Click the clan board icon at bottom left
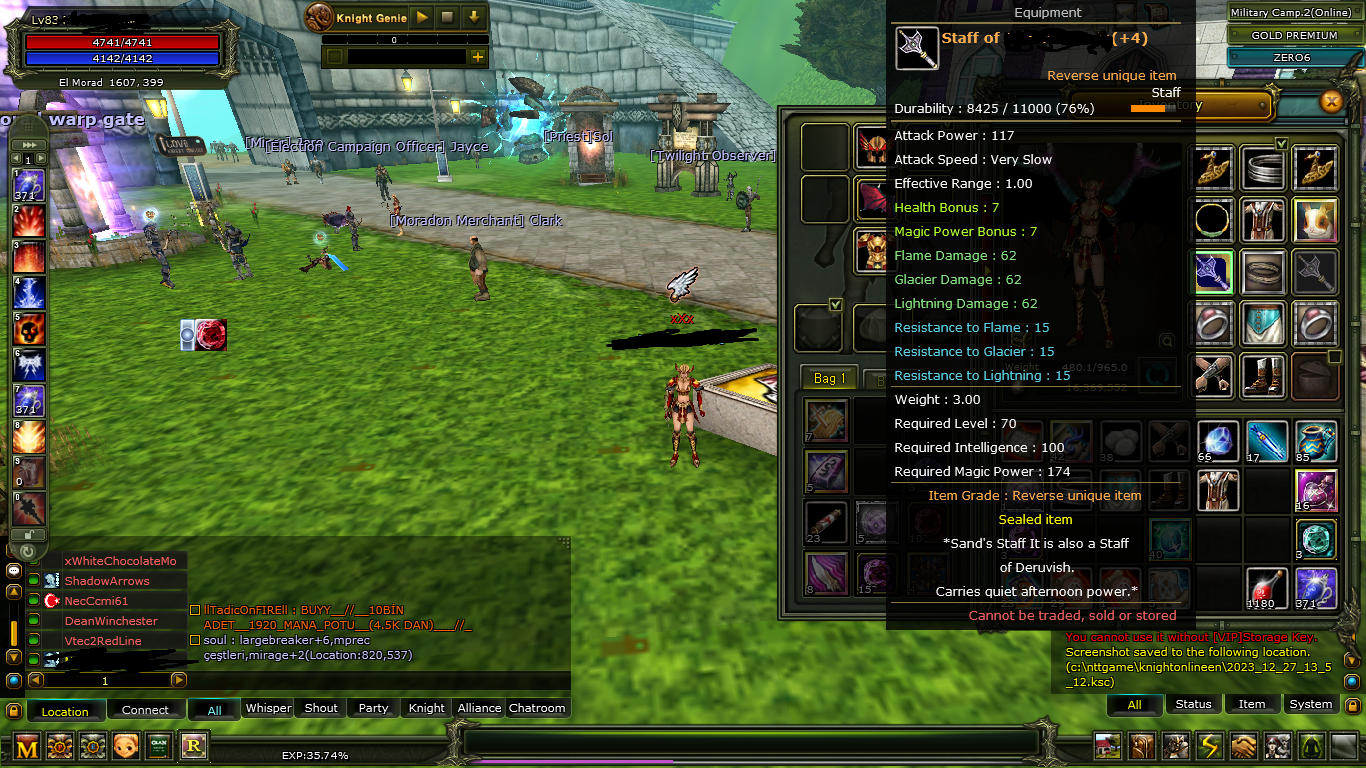Screen dimensions: 1366x768 [x=159, y=747]
